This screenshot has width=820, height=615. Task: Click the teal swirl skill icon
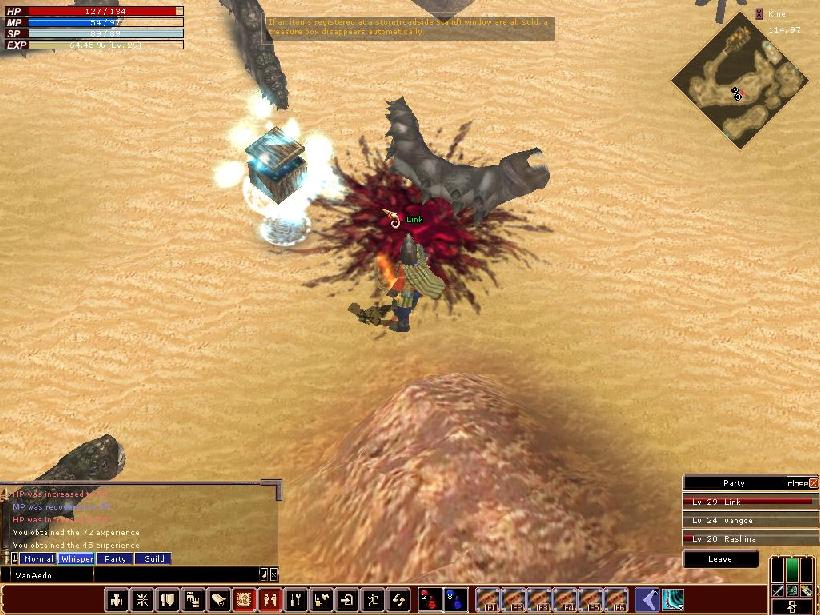tap(673, 600)
